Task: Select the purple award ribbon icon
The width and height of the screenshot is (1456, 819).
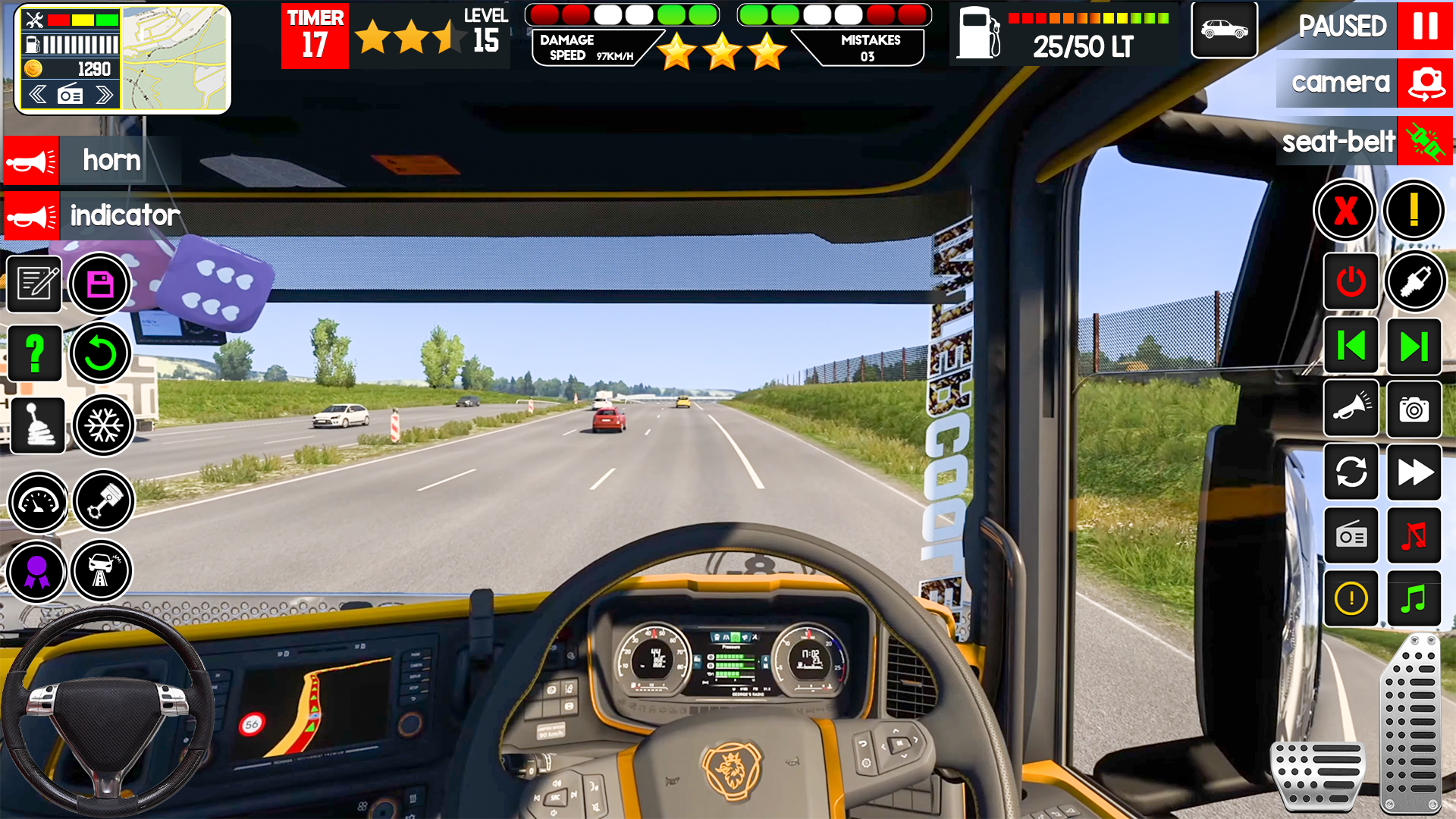Action: point(38,571)
